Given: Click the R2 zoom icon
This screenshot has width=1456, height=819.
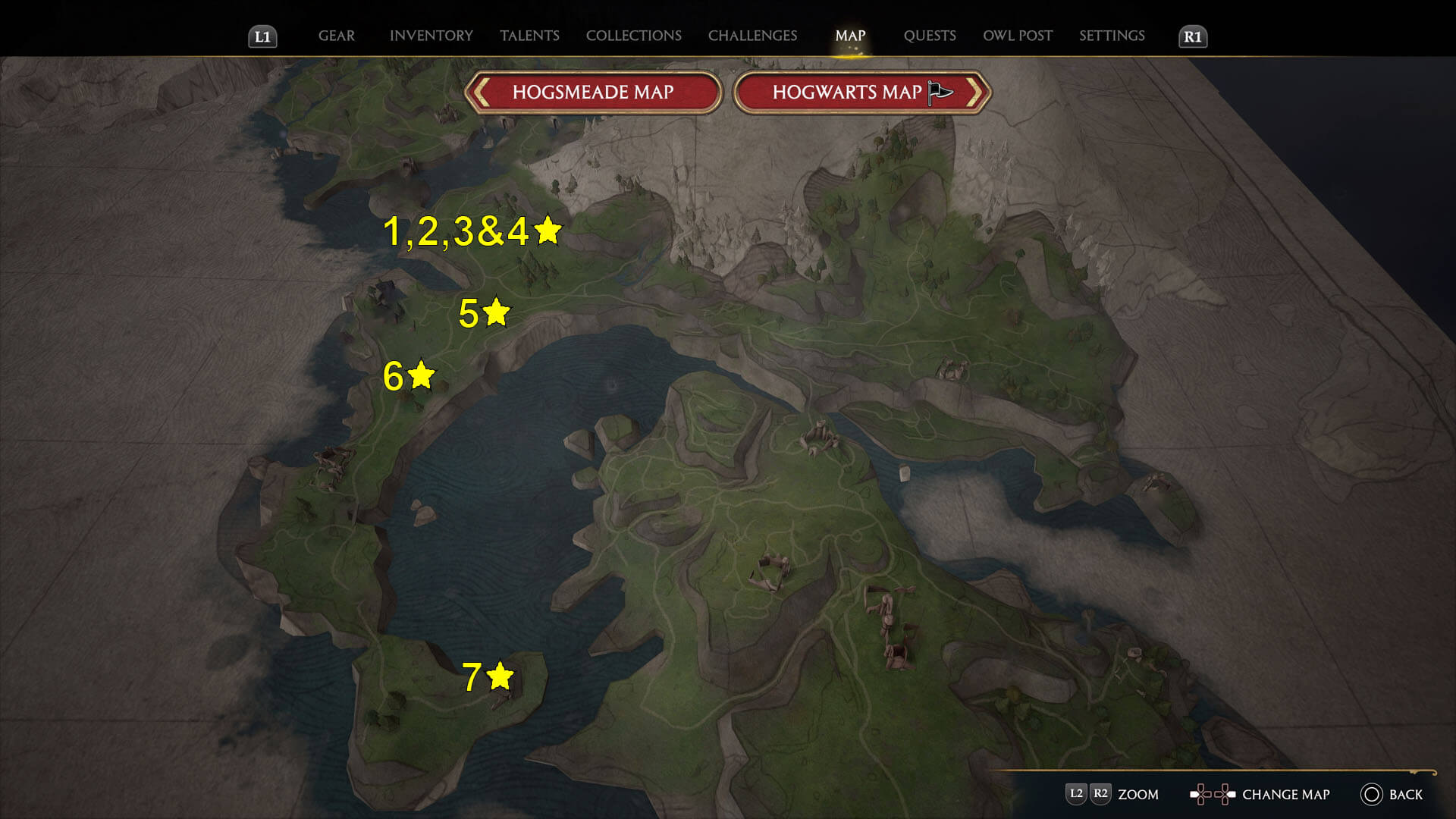Looking at the screenshot, I should [1100, 794].
